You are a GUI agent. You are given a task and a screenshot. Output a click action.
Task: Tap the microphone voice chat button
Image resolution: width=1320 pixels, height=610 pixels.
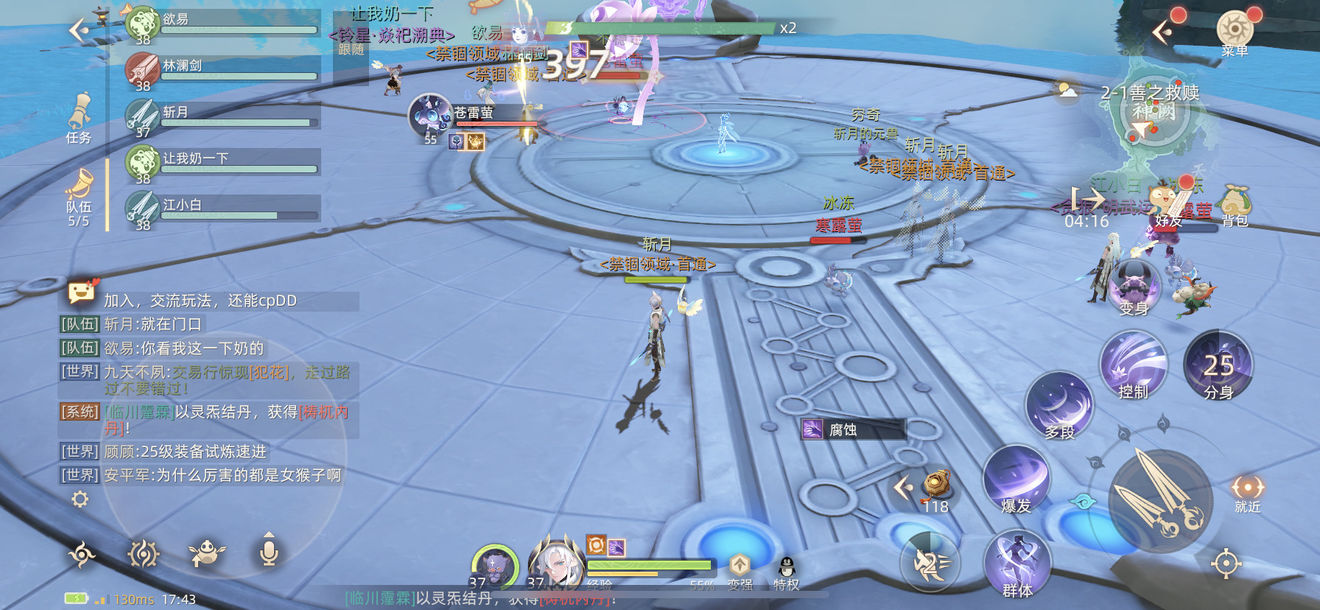(x=268, y=550)
